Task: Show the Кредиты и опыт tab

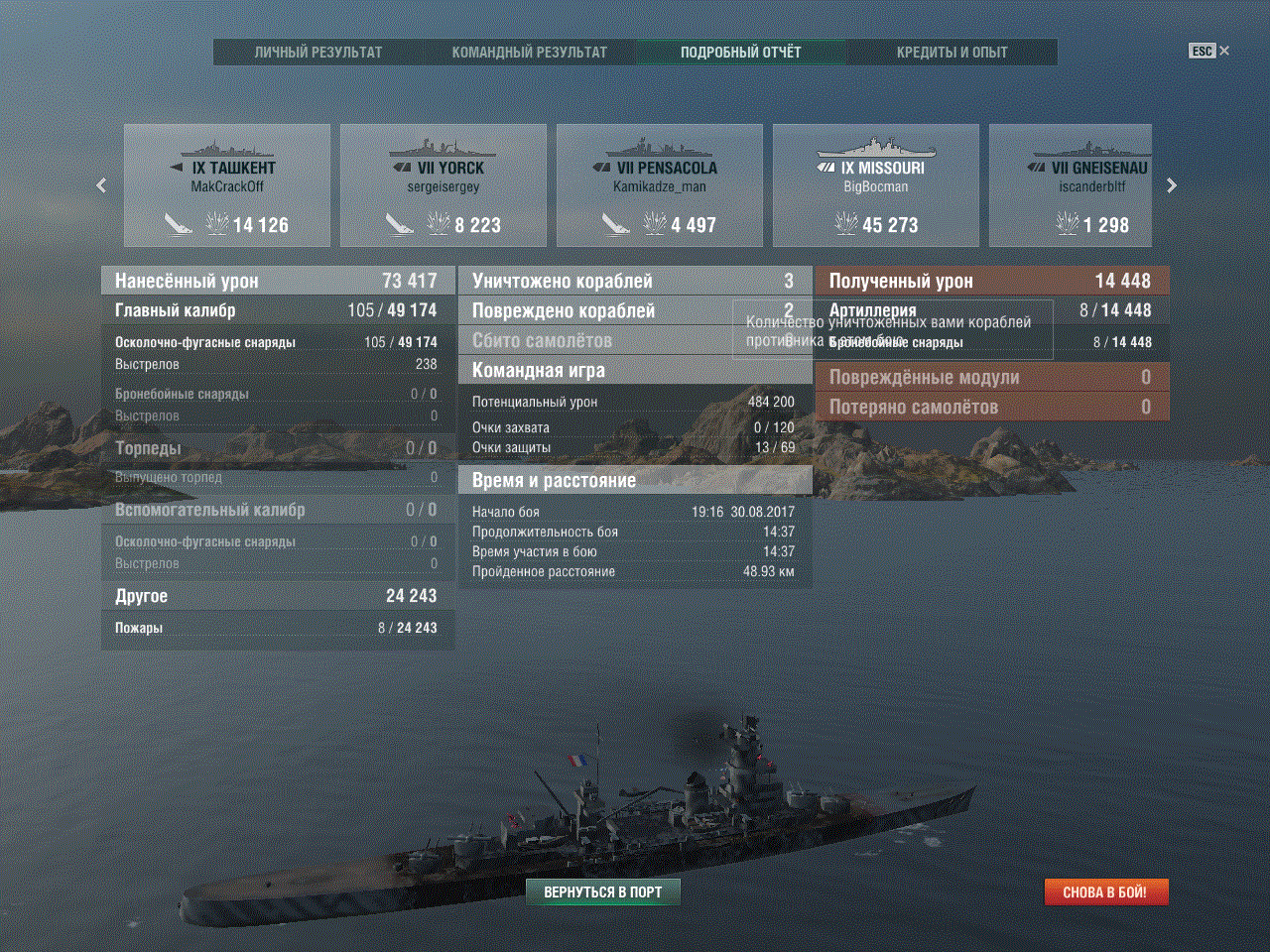Action: click(x=952, y=53)
